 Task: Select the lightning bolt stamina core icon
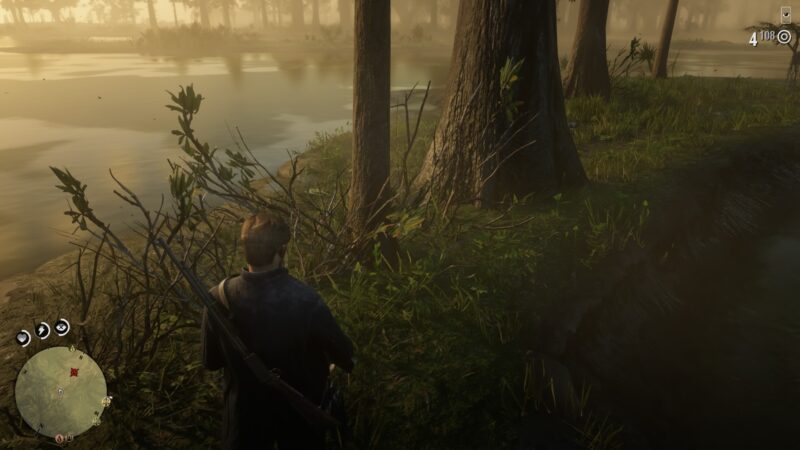click(43, 330)
